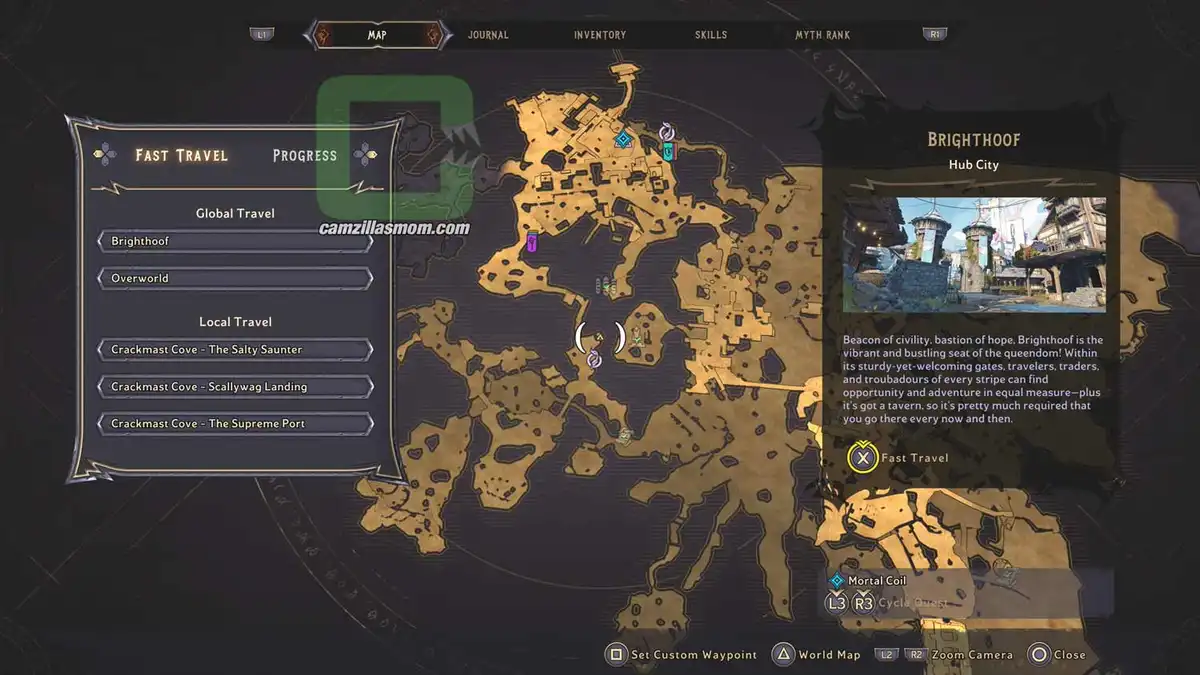This screenshot has width=1200, height=675.
Task: Open the Journal tab
Action: [488, 35]
